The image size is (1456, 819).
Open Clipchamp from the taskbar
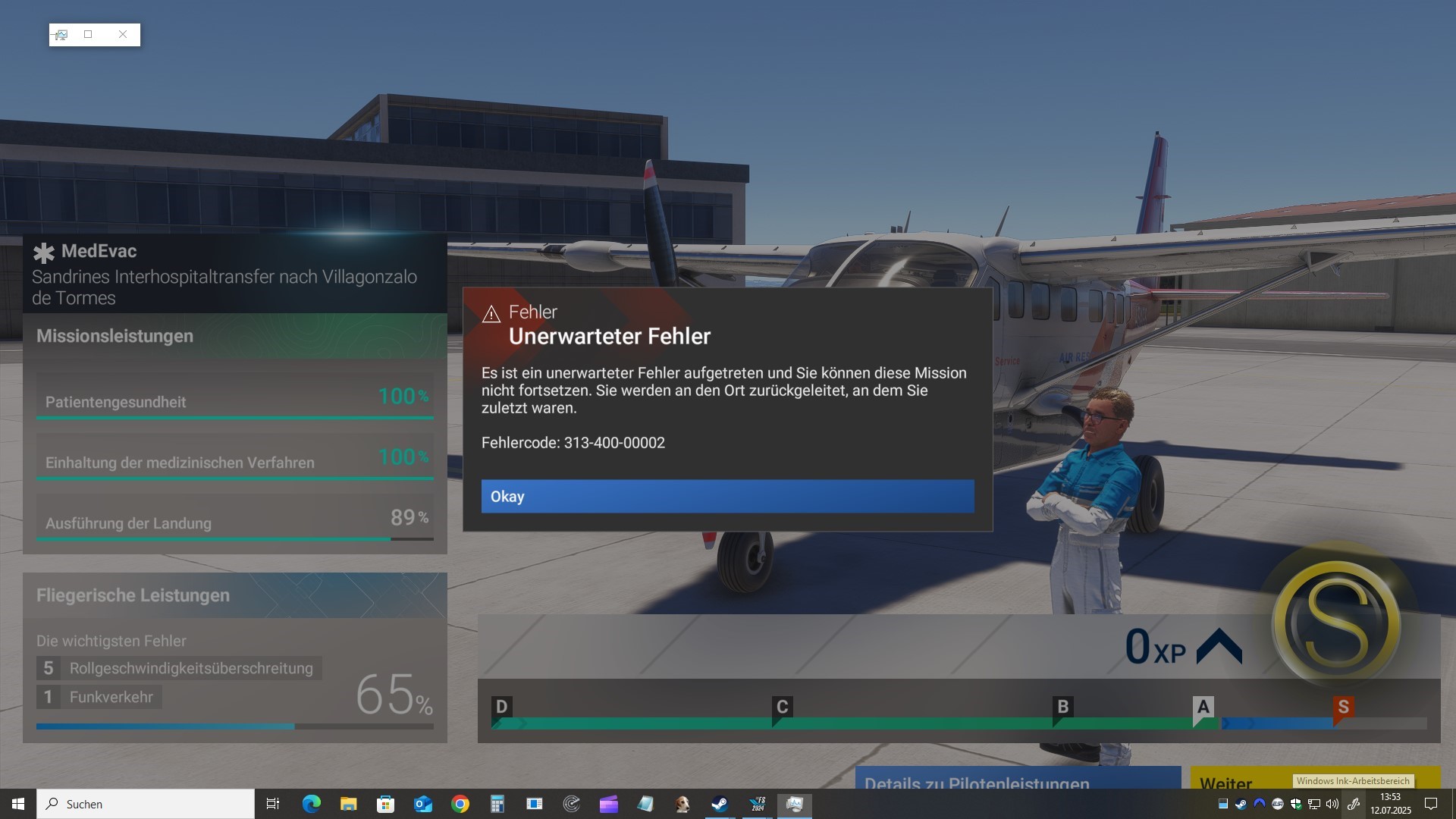tap(608, 804)
